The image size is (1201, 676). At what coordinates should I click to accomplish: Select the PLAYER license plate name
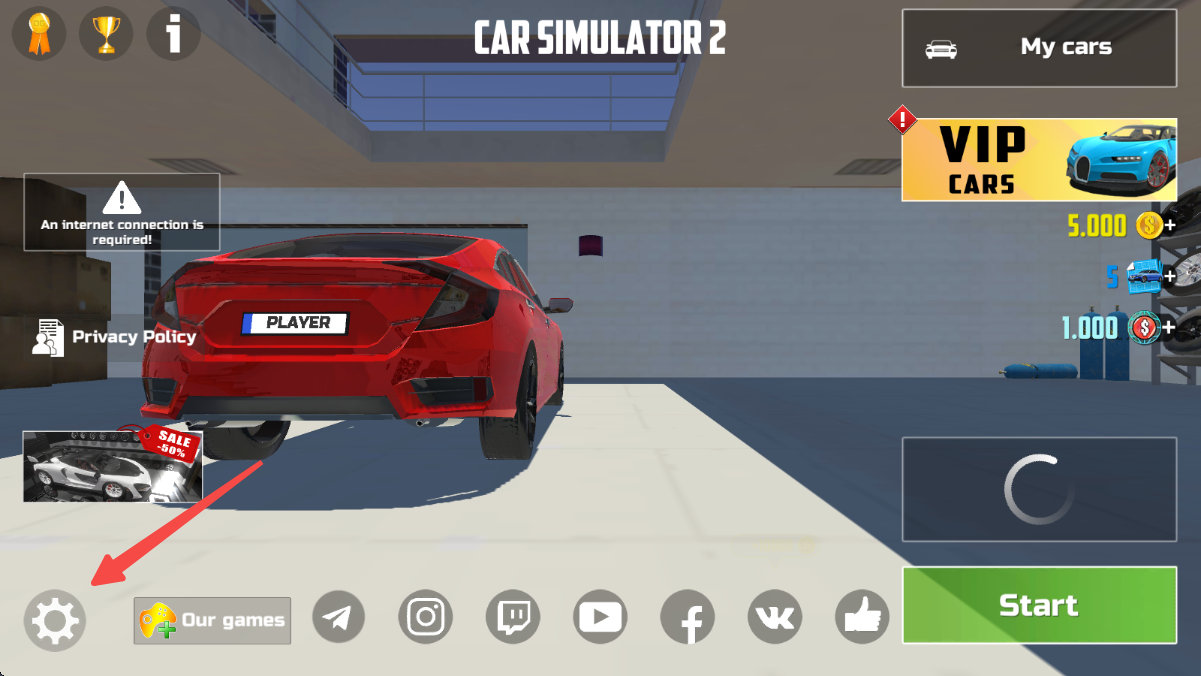tap(295, 323)
